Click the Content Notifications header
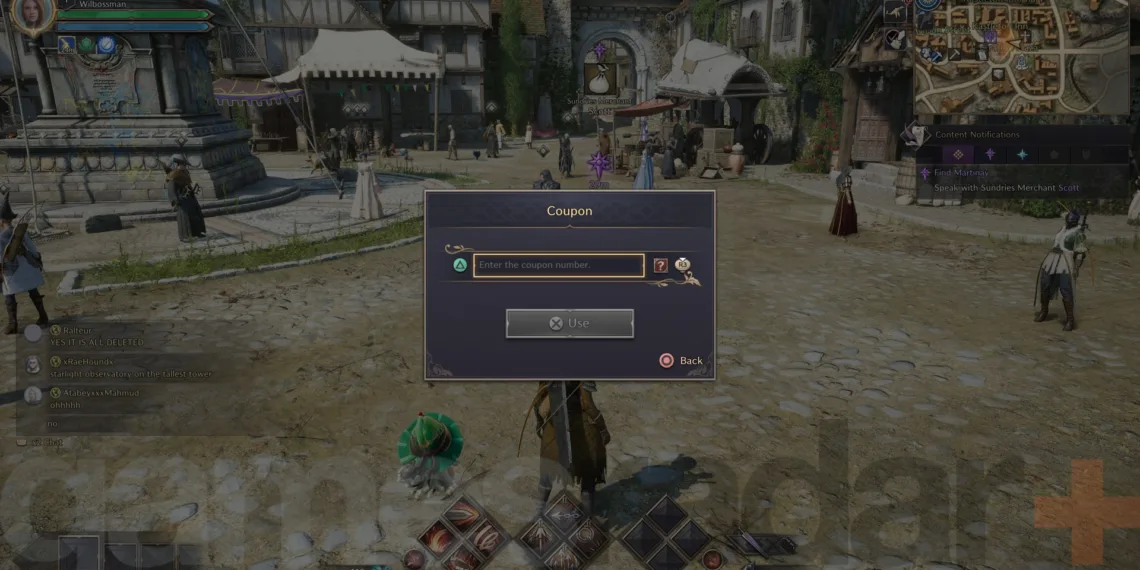The height and width of the screenshot is (570, 1140). (977, 134)
